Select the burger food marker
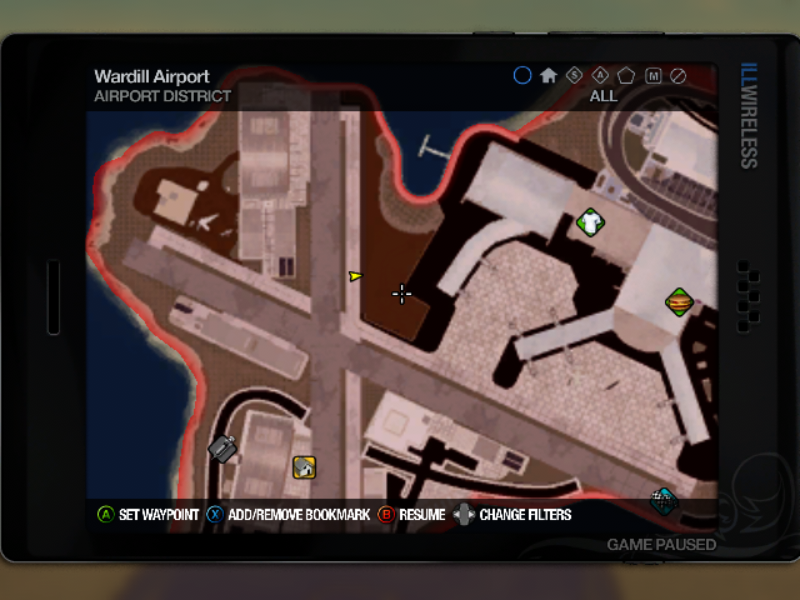Viewport: 800px width, 600px height. click(x=679, y=301)
